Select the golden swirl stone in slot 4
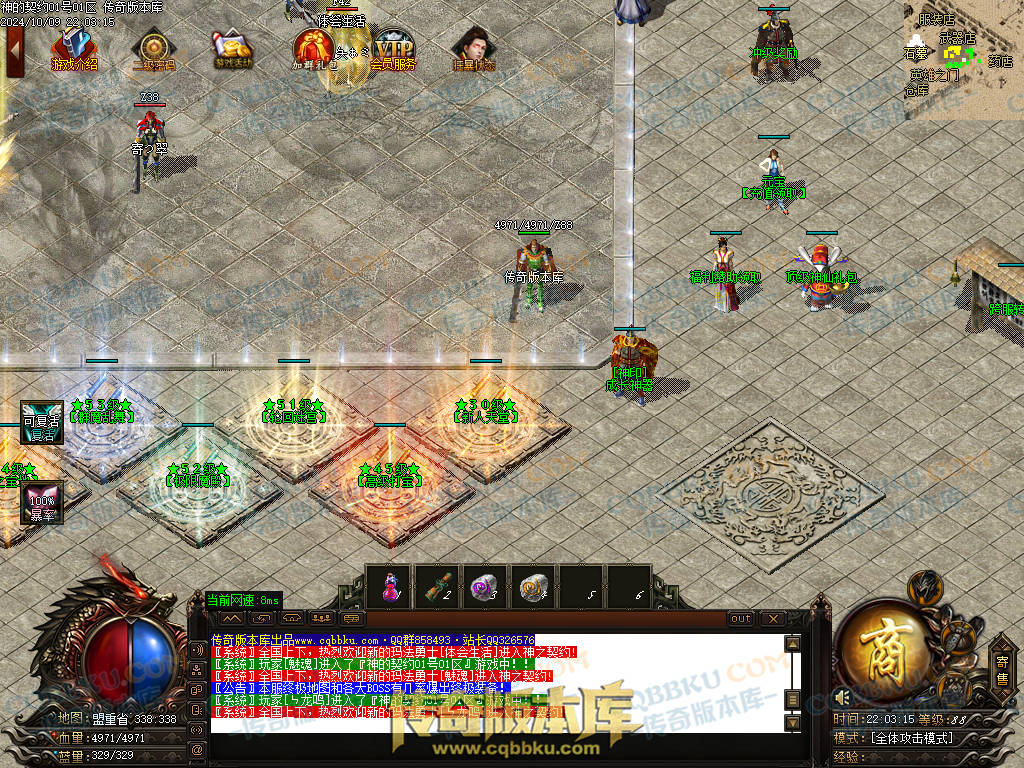The height and width of the screenshot is (768, 1024). [x=533, y=587]
